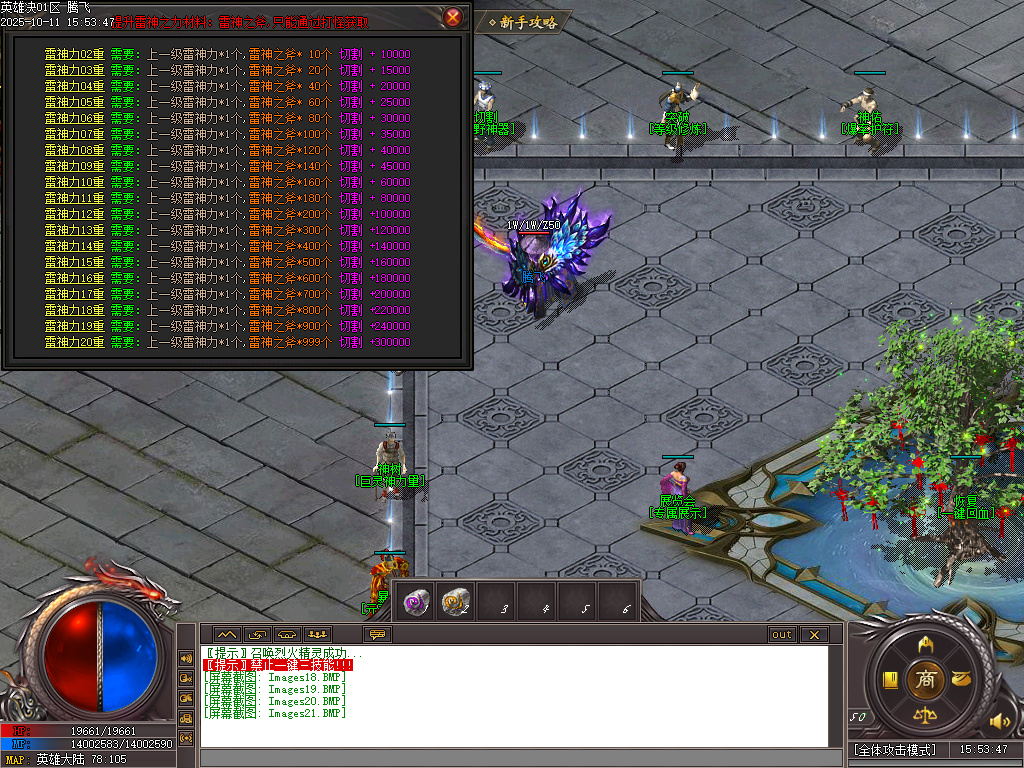Click the chat window out button
1024x768 pixels.
click(781, 635)
